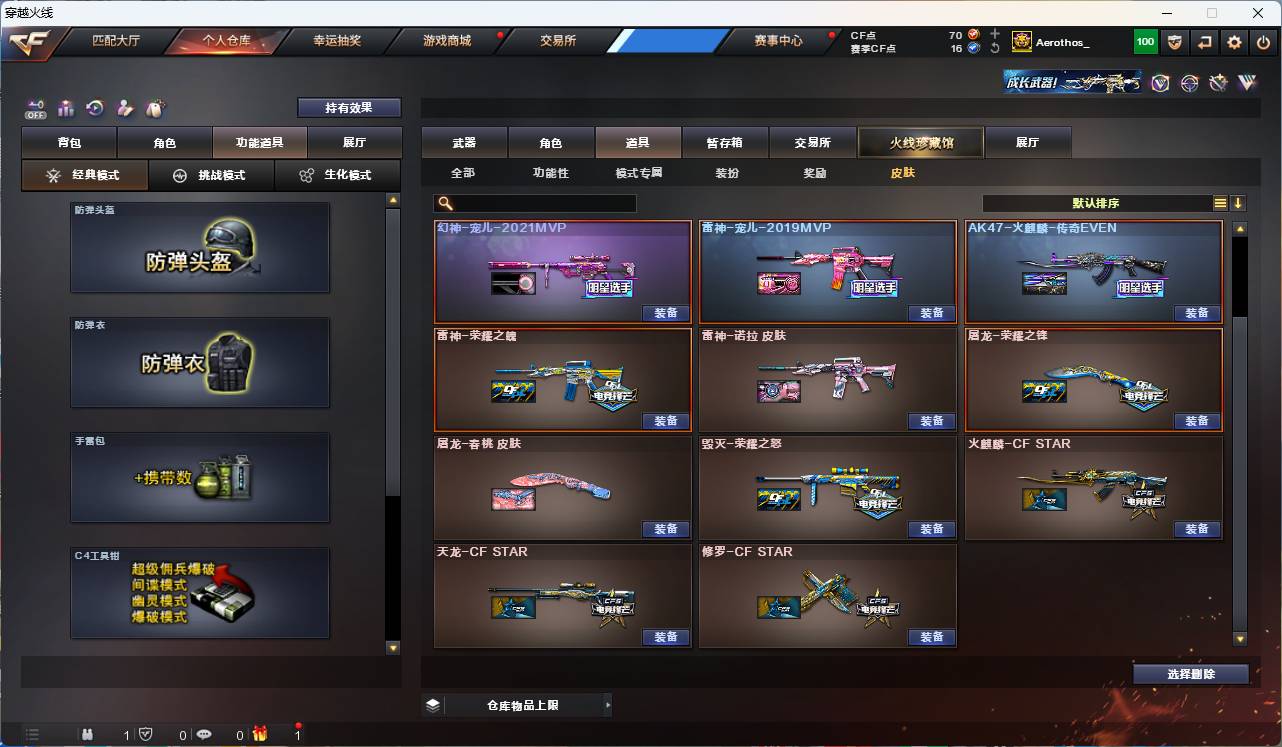This screenshot has width=1282, height=747.
Task: Open the dog-tag collection icon near top left
Action: [x=154, y=108]
